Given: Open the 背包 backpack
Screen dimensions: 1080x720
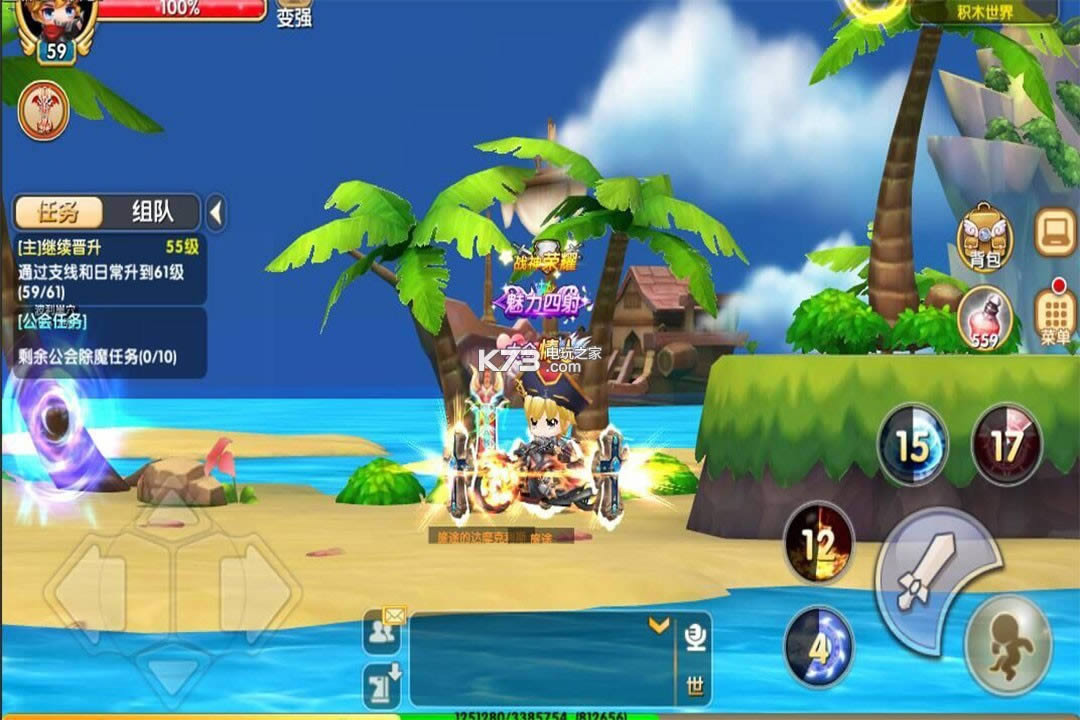Looking at the screenshot, I should [x=985, y=238].
